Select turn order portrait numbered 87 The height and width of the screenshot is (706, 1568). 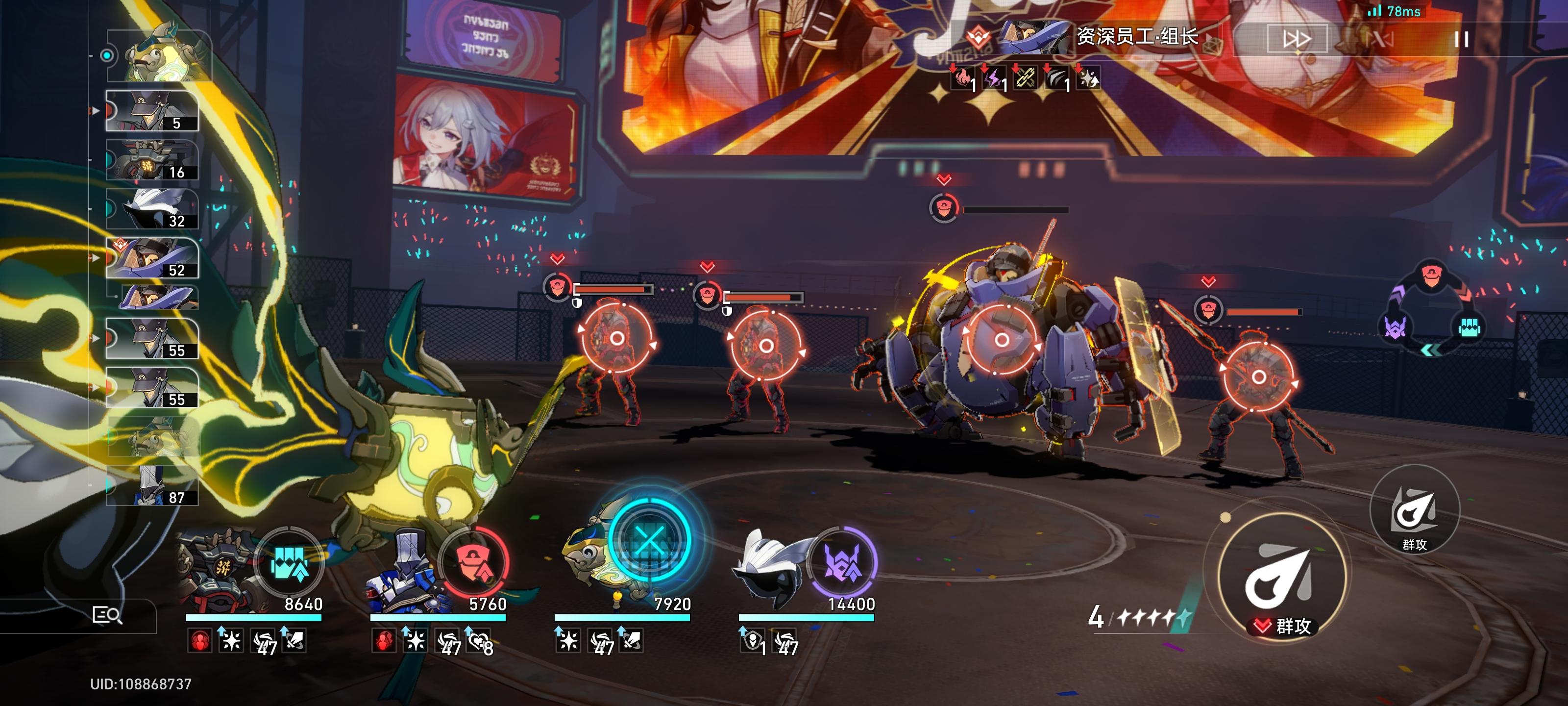(152, 486)
